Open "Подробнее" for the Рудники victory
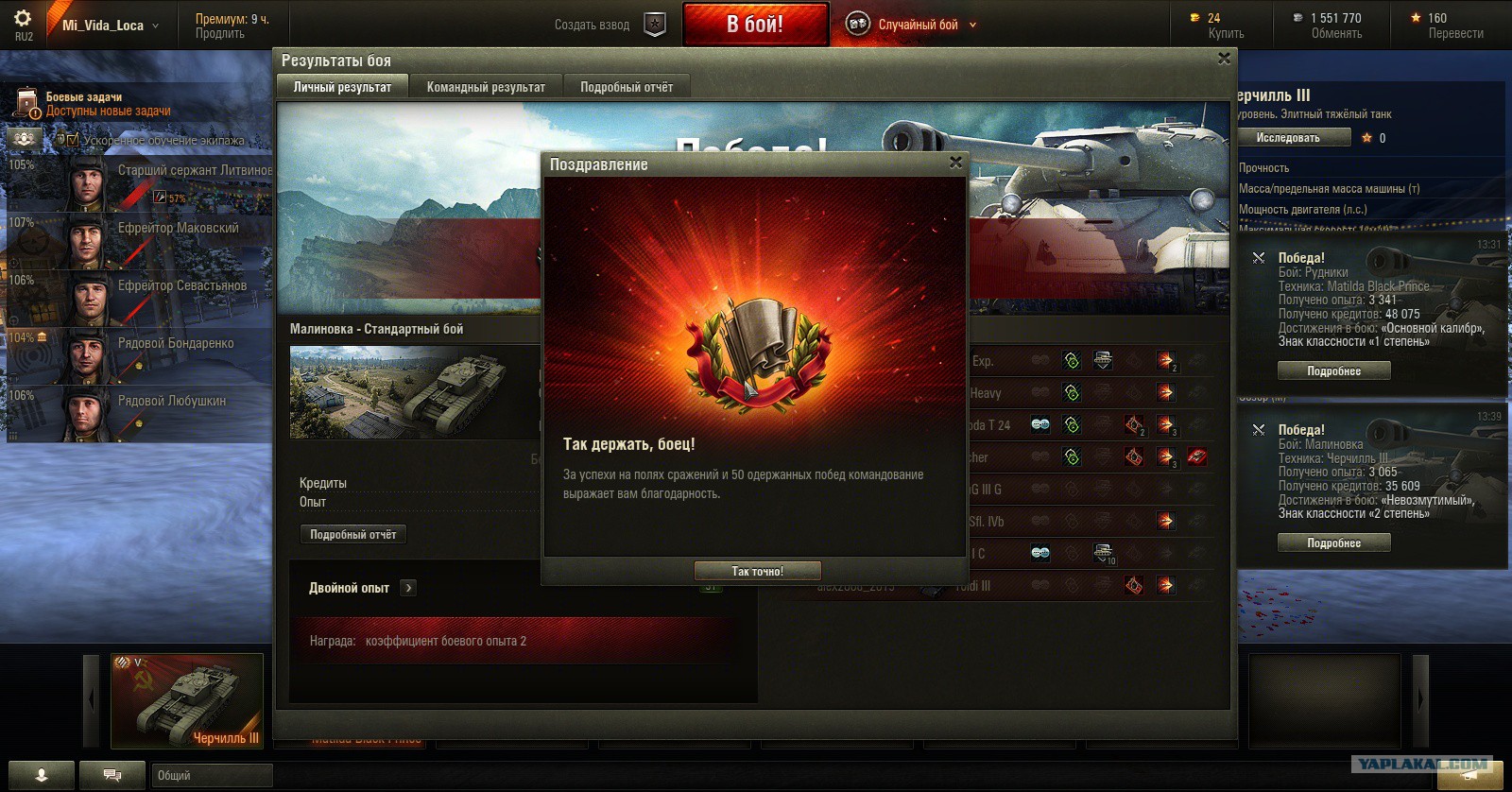This screenshot has width=1512, height=792. coord(1333,371)
